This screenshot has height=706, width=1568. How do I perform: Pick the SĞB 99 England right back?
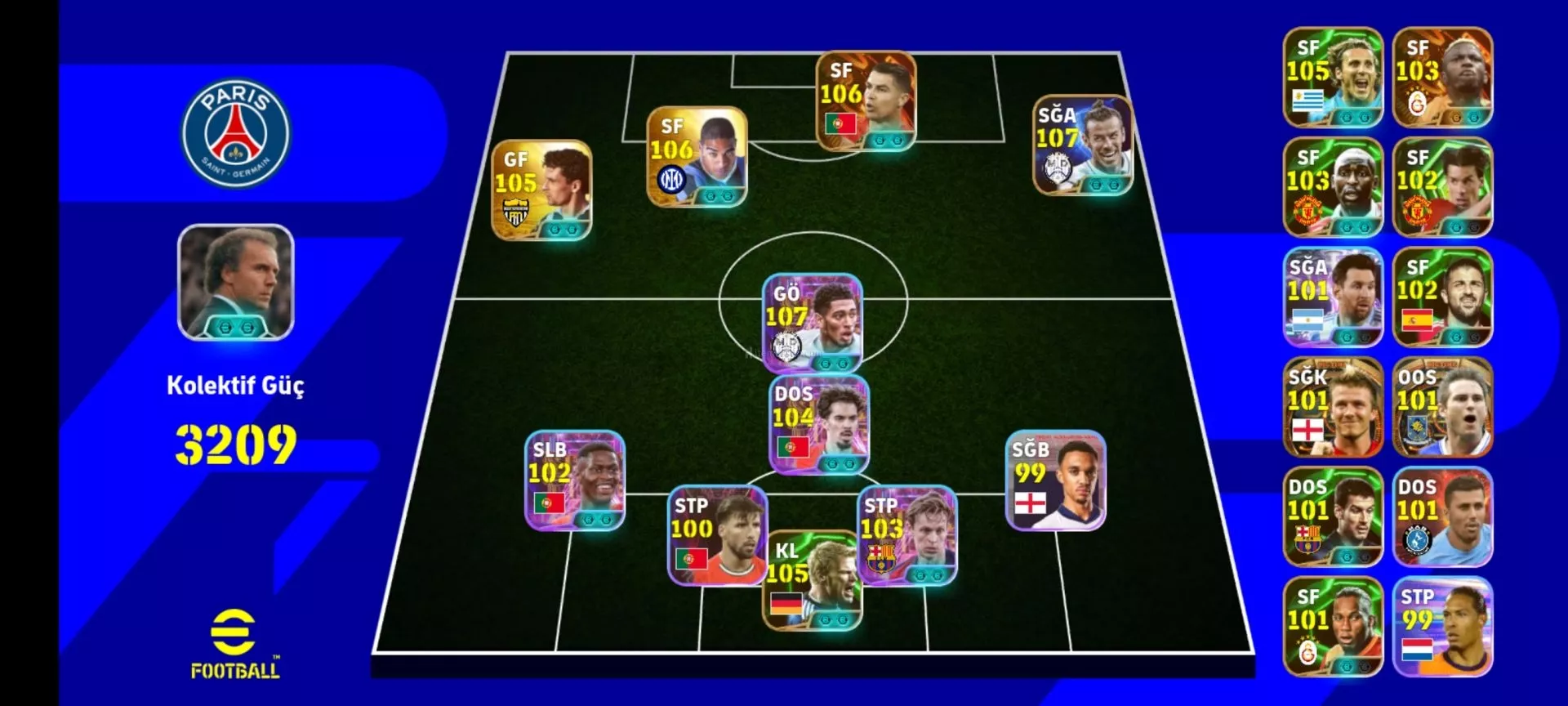(1055, 480)
